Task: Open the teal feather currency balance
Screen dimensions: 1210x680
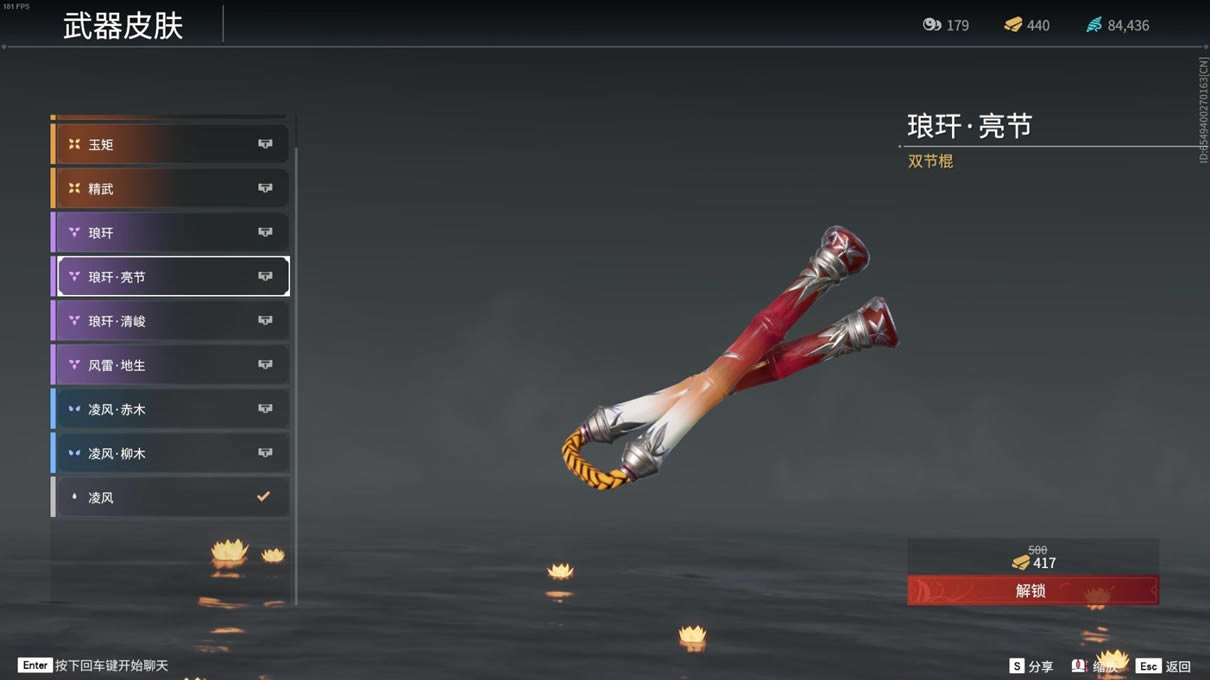Action: coord(1118,25)
